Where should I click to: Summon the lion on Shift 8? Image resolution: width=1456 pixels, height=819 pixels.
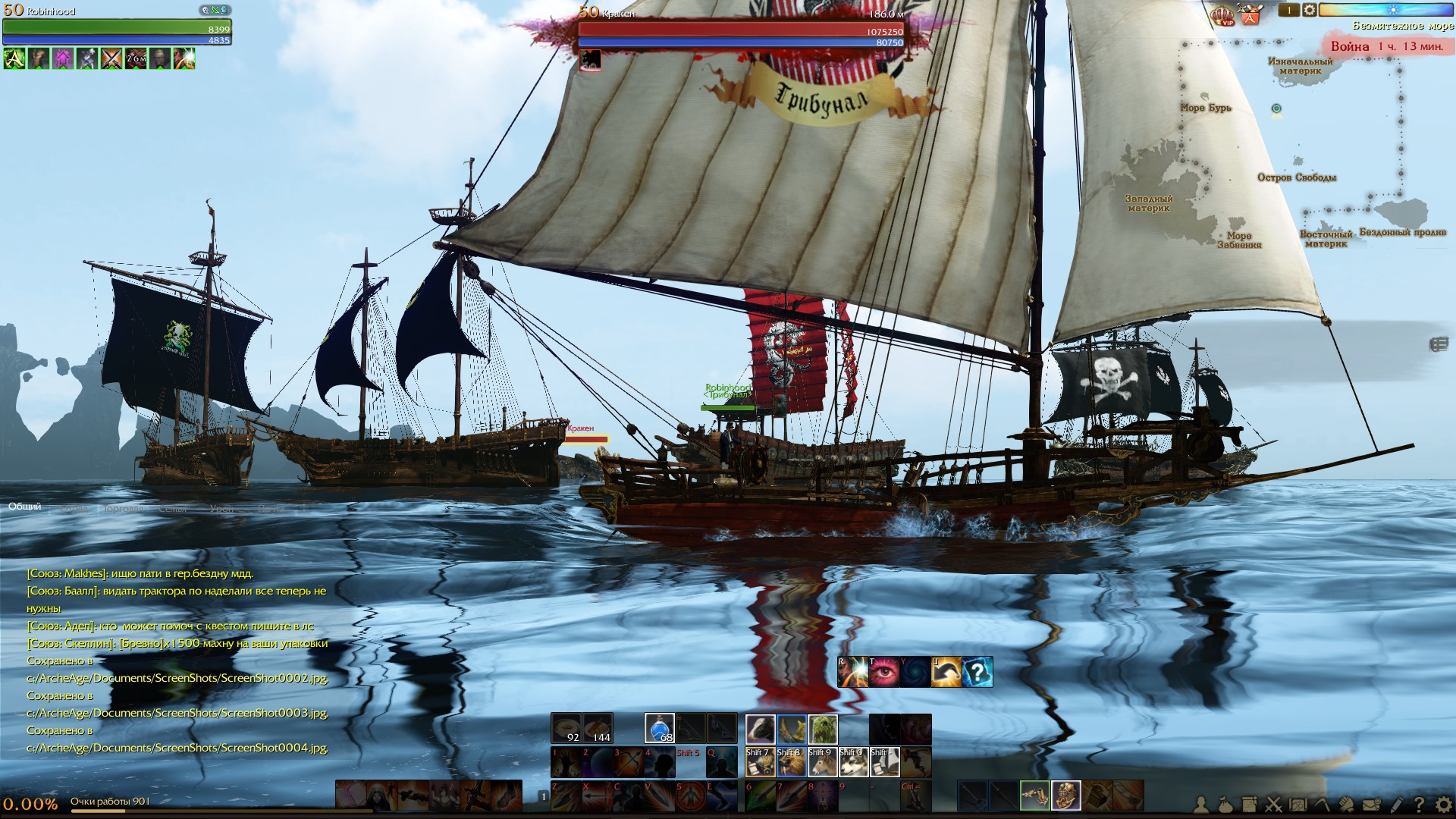click(791, 762)
